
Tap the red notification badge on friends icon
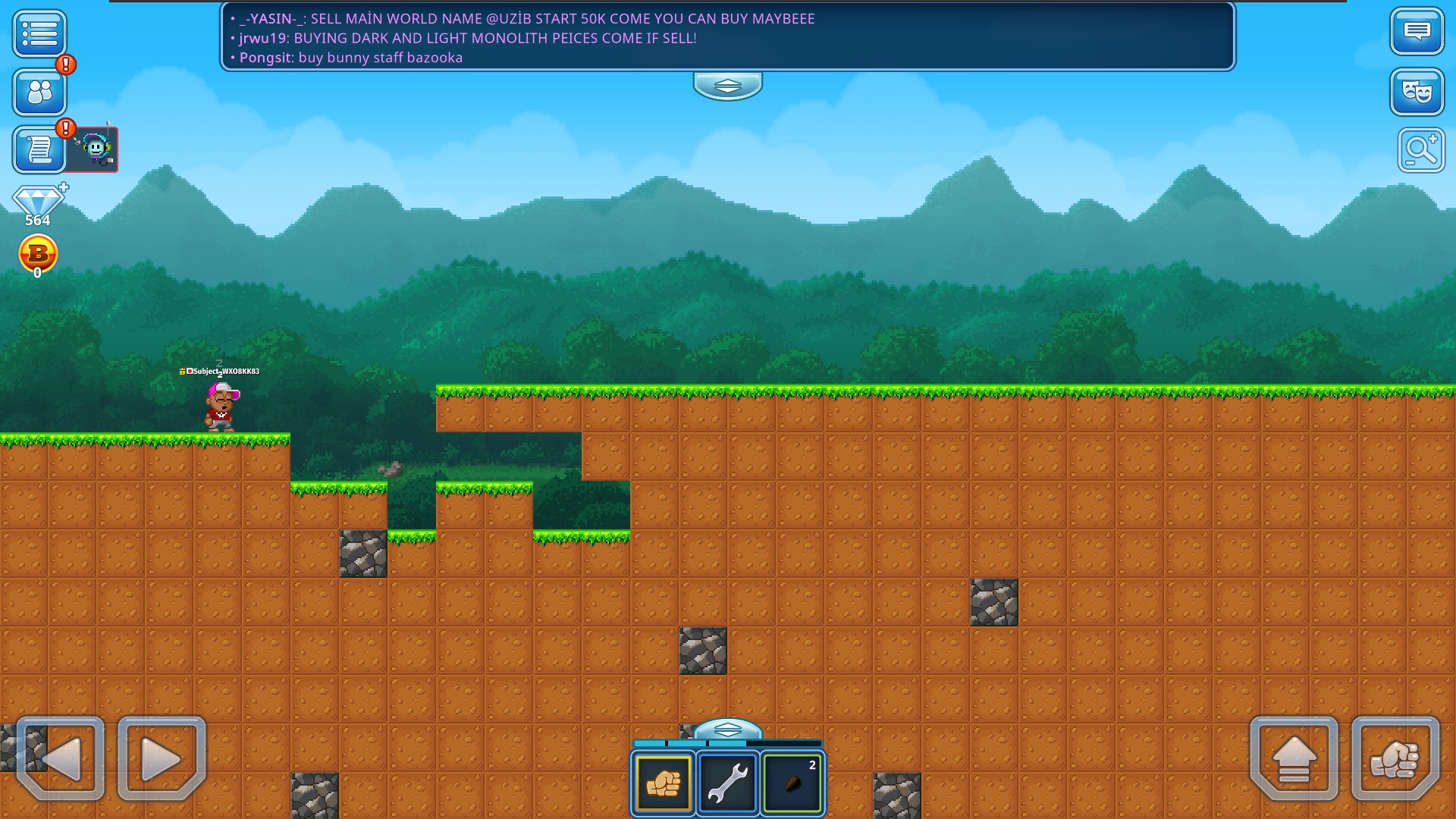(x=64, y=66)
